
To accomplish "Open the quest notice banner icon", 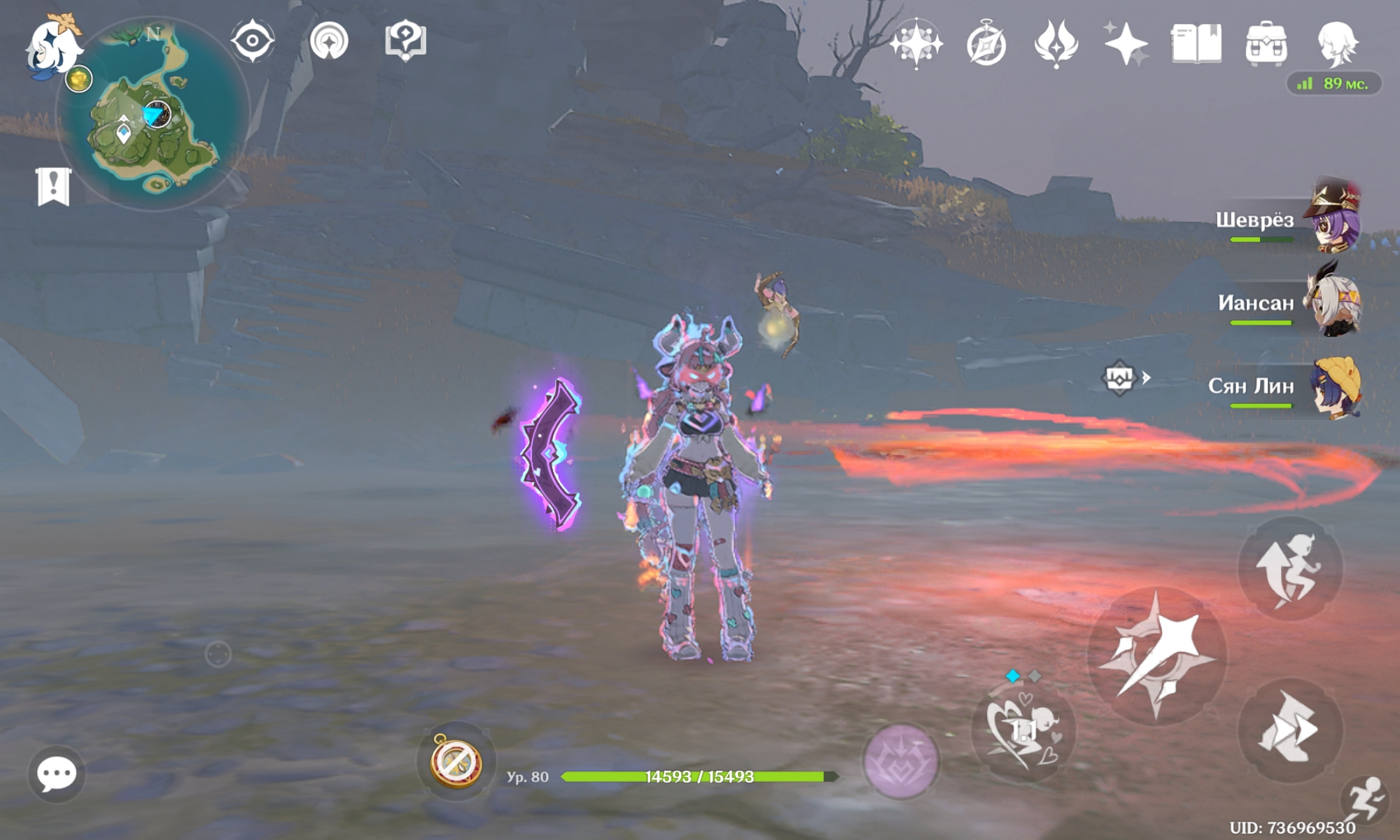I will pos(53,187).
